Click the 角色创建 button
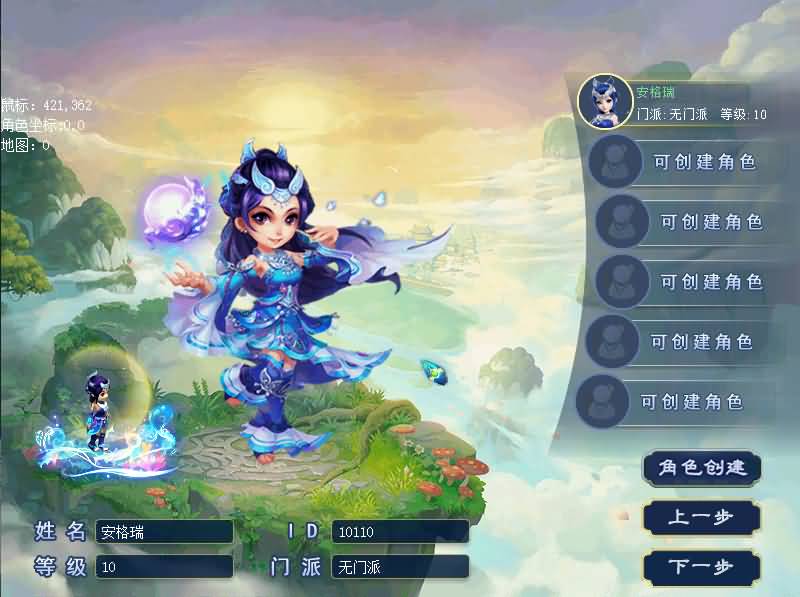Viewport: 800px width, 597px height. [x=702, y=468]
